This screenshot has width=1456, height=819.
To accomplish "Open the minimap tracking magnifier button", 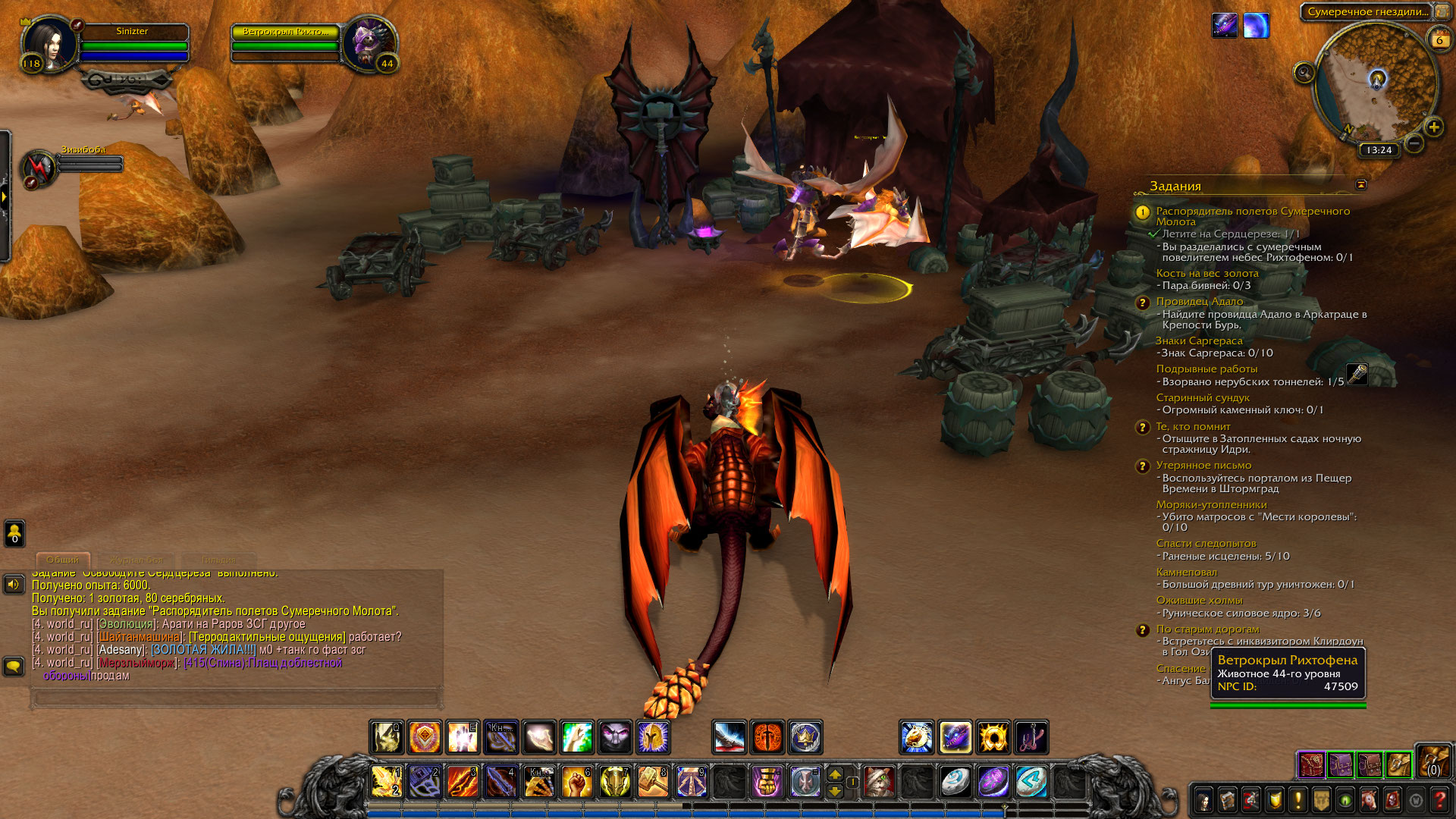I will coord(1304,73).
